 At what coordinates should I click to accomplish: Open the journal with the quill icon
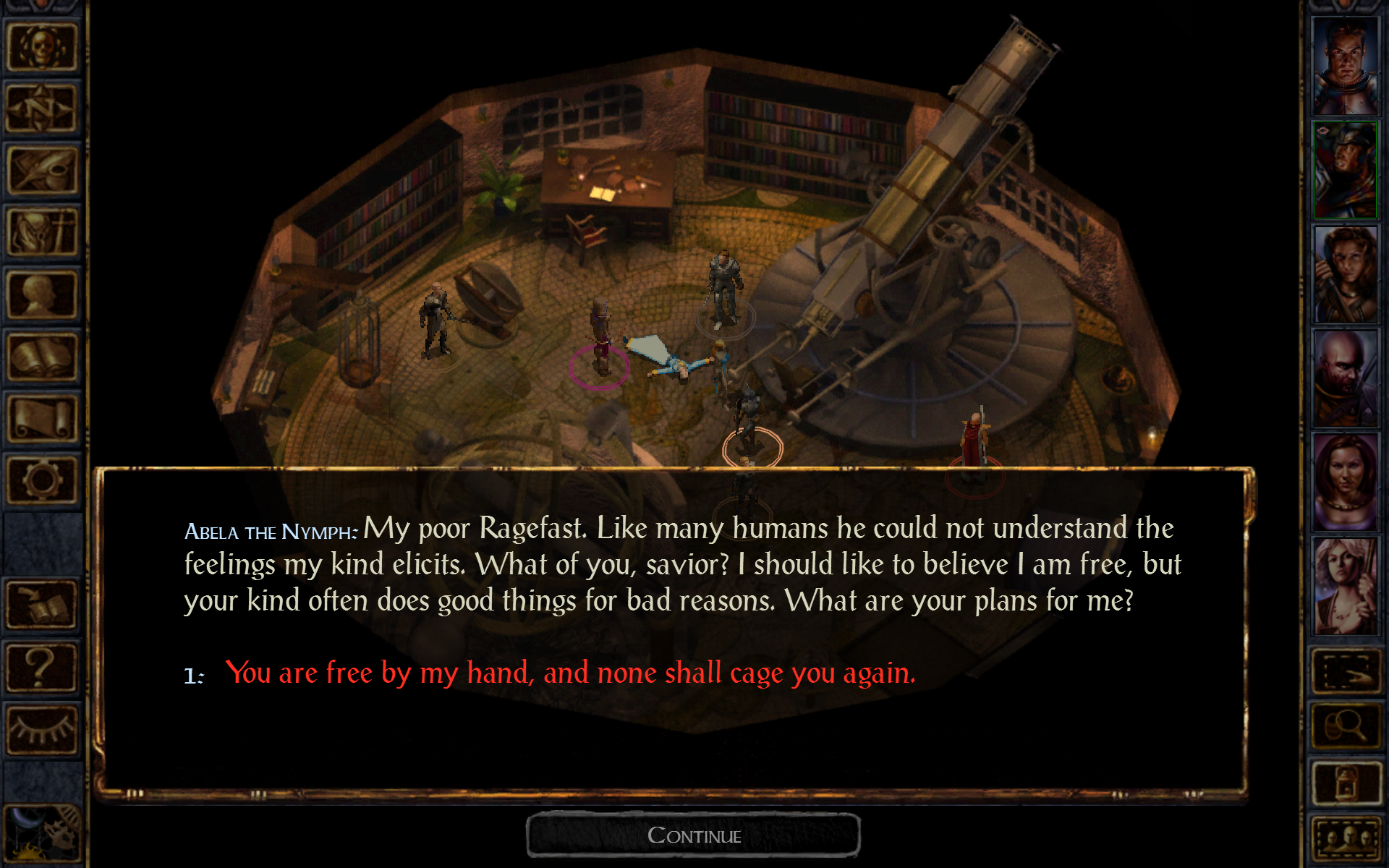[43, 166]
